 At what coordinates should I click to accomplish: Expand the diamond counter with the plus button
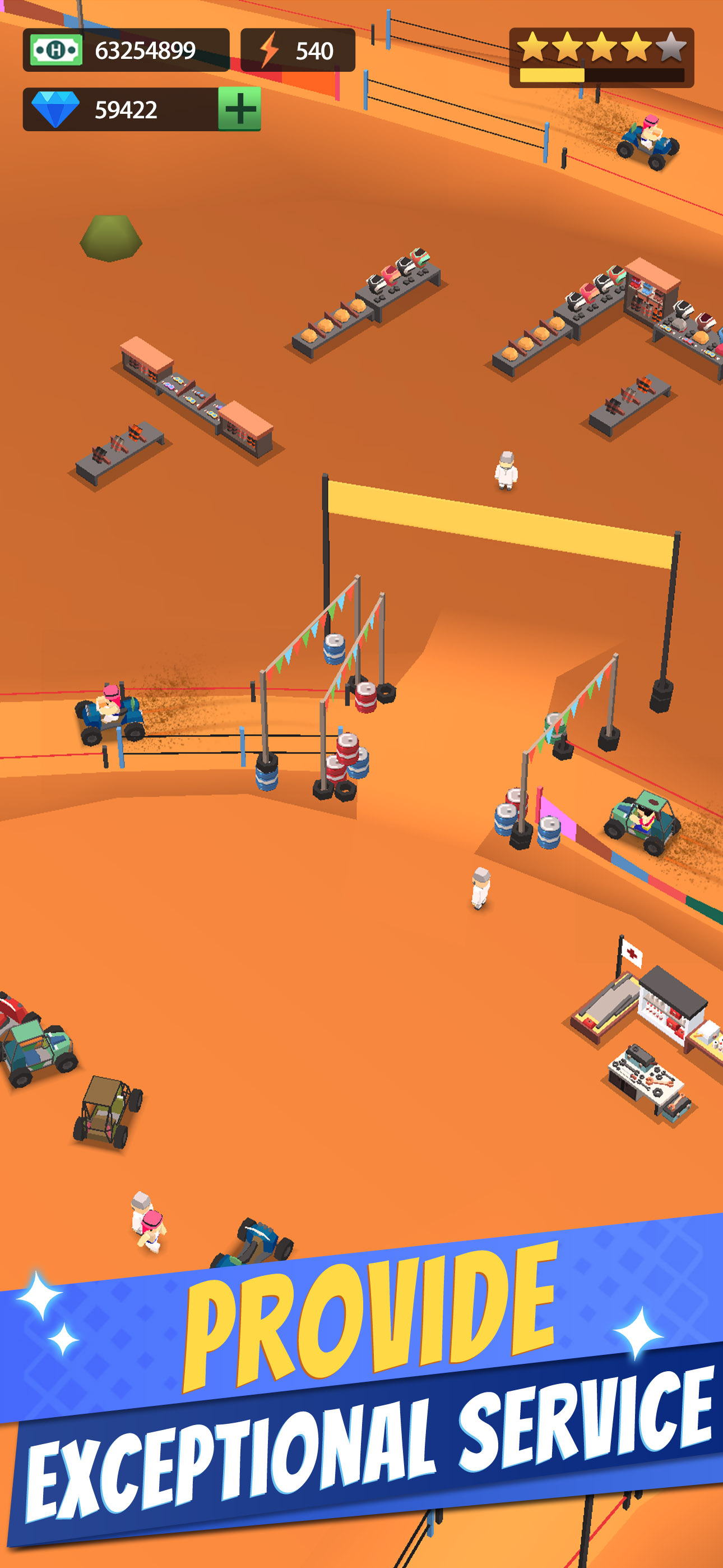click(240, 109)
